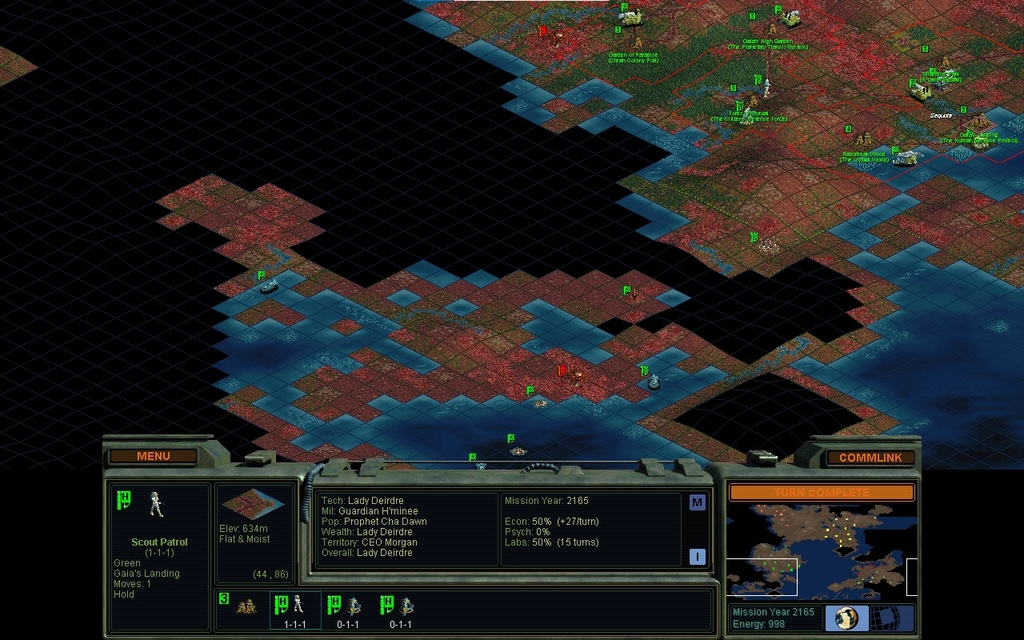This screenshot has height=640, width=1024.
Task: Click the TURN COMPLETE button
Action: tap(821, 493)
